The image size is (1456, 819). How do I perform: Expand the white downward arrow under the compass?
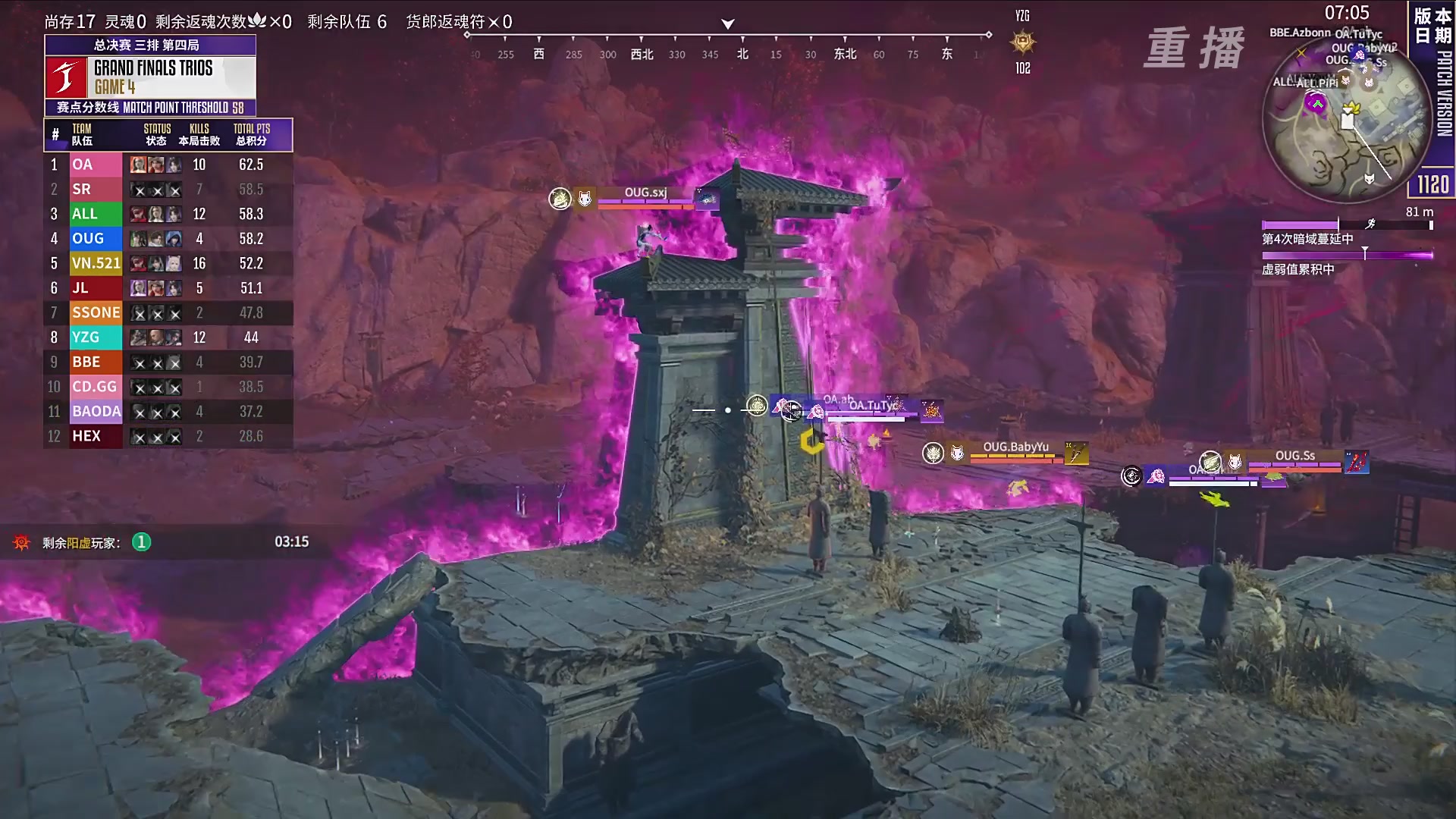pyautogui.click(x=726, y=23)
